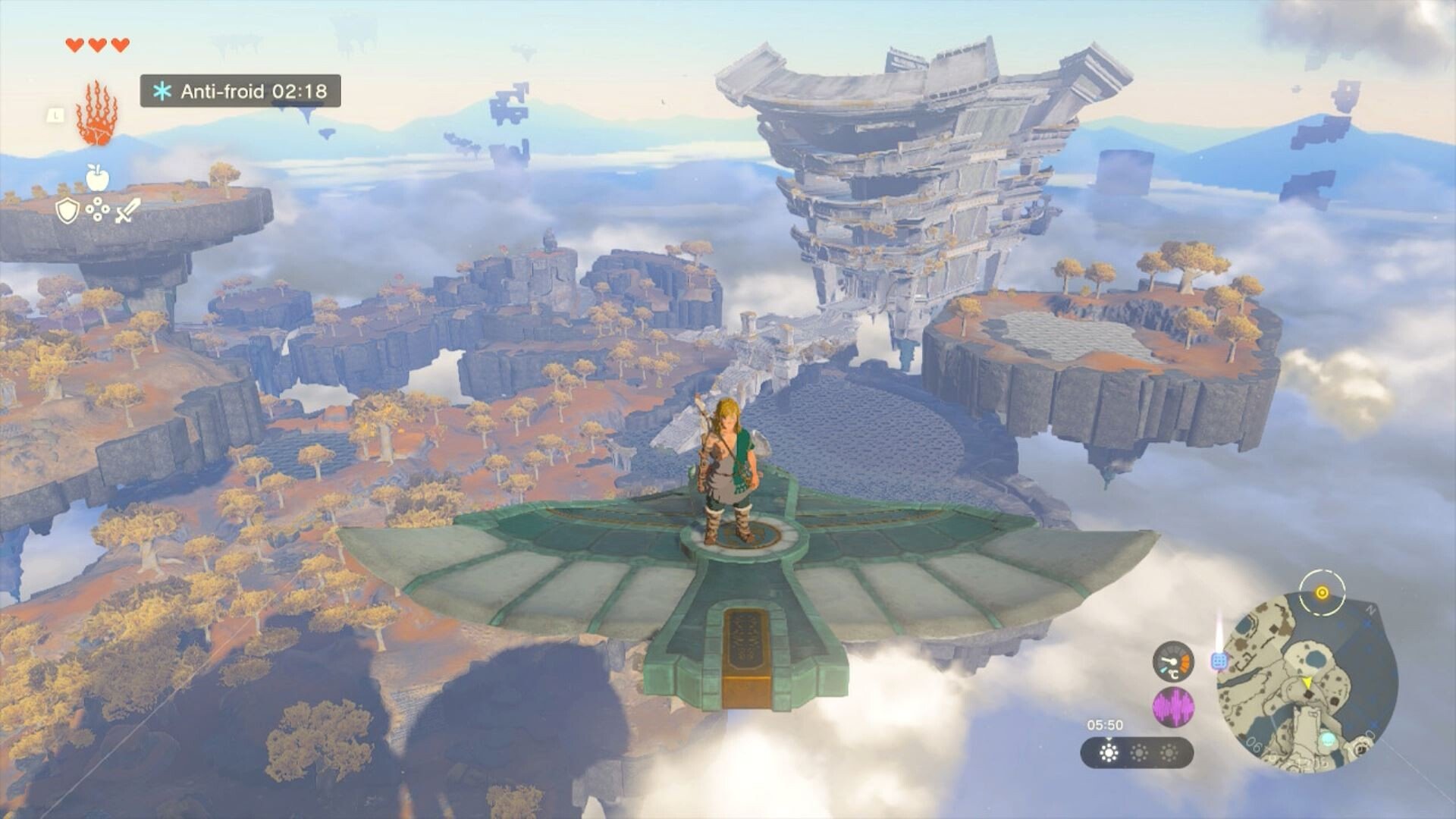Viewport: 1456px width, 819px height.
Task: Select the 05:50 clock display
Action: (1106, 725)
